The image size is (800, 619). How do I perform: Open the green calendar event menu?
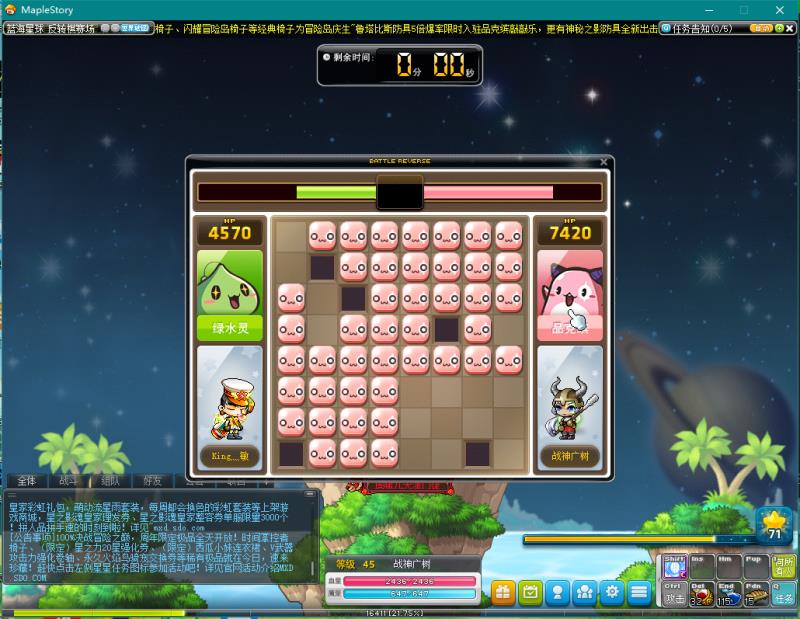coord(530,591)
